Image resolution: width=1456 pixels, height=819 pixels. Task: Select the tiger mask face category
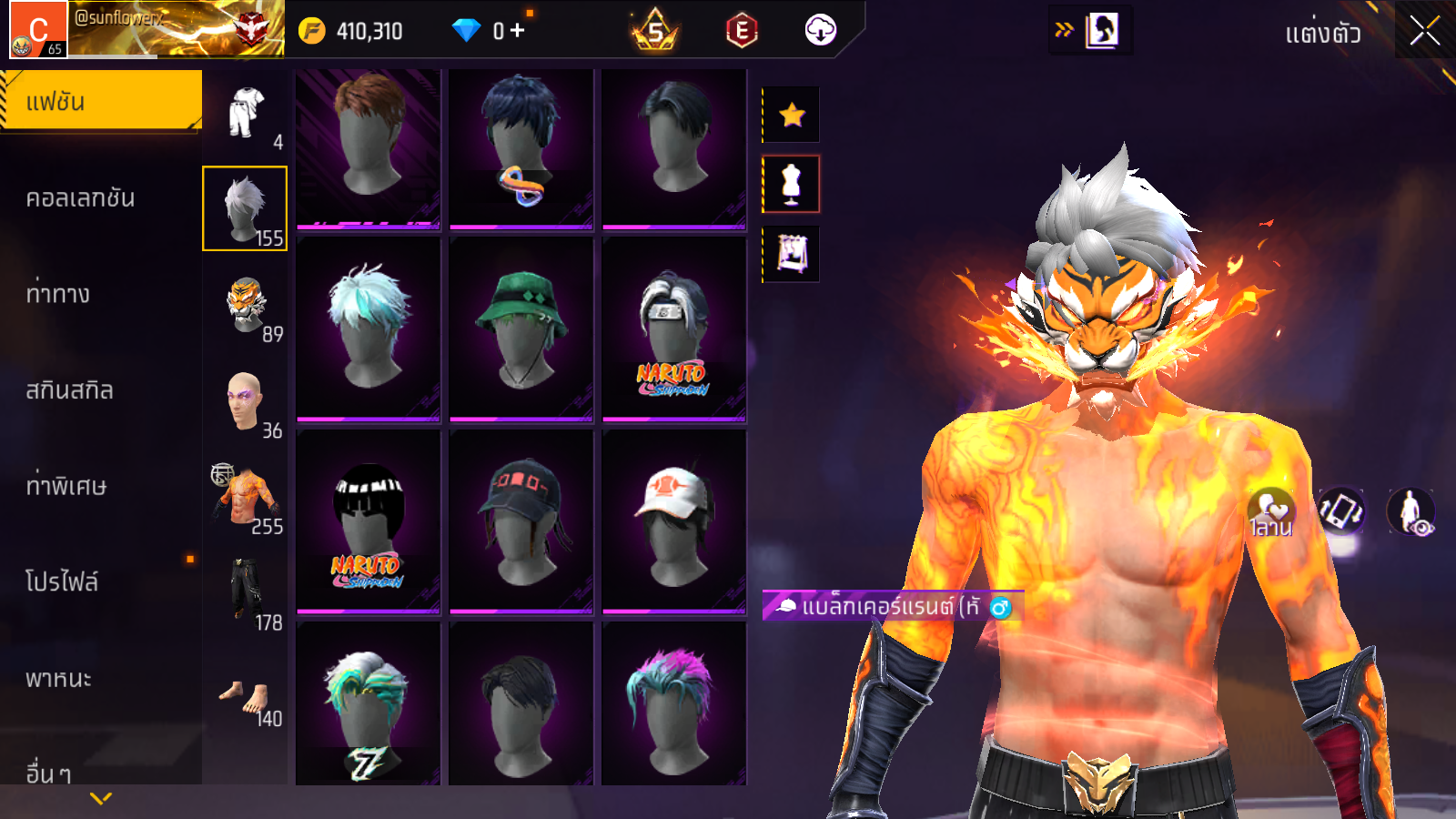click(x=246, y=306)
